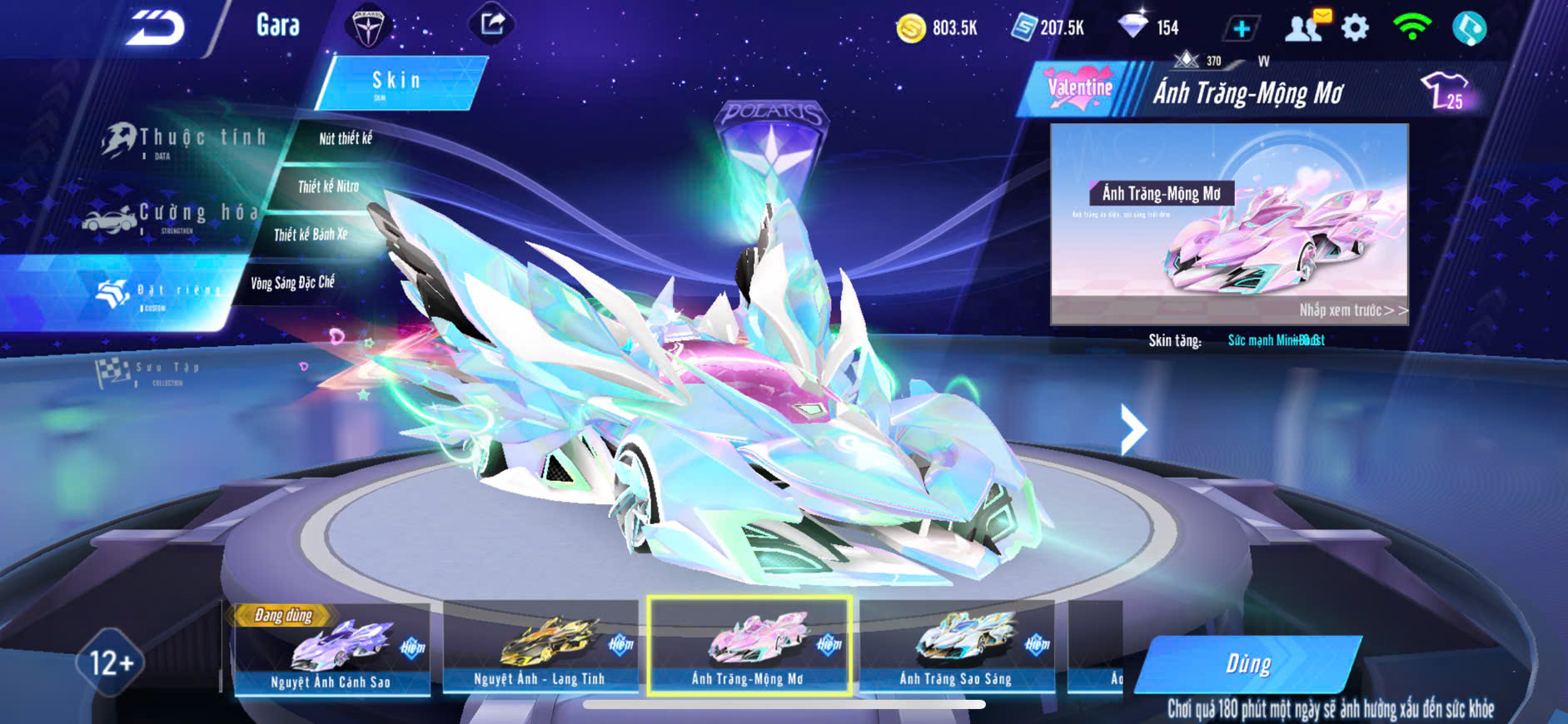Share the car with the share icon
Screen dimensions: 1568x724
coord(492,24)
